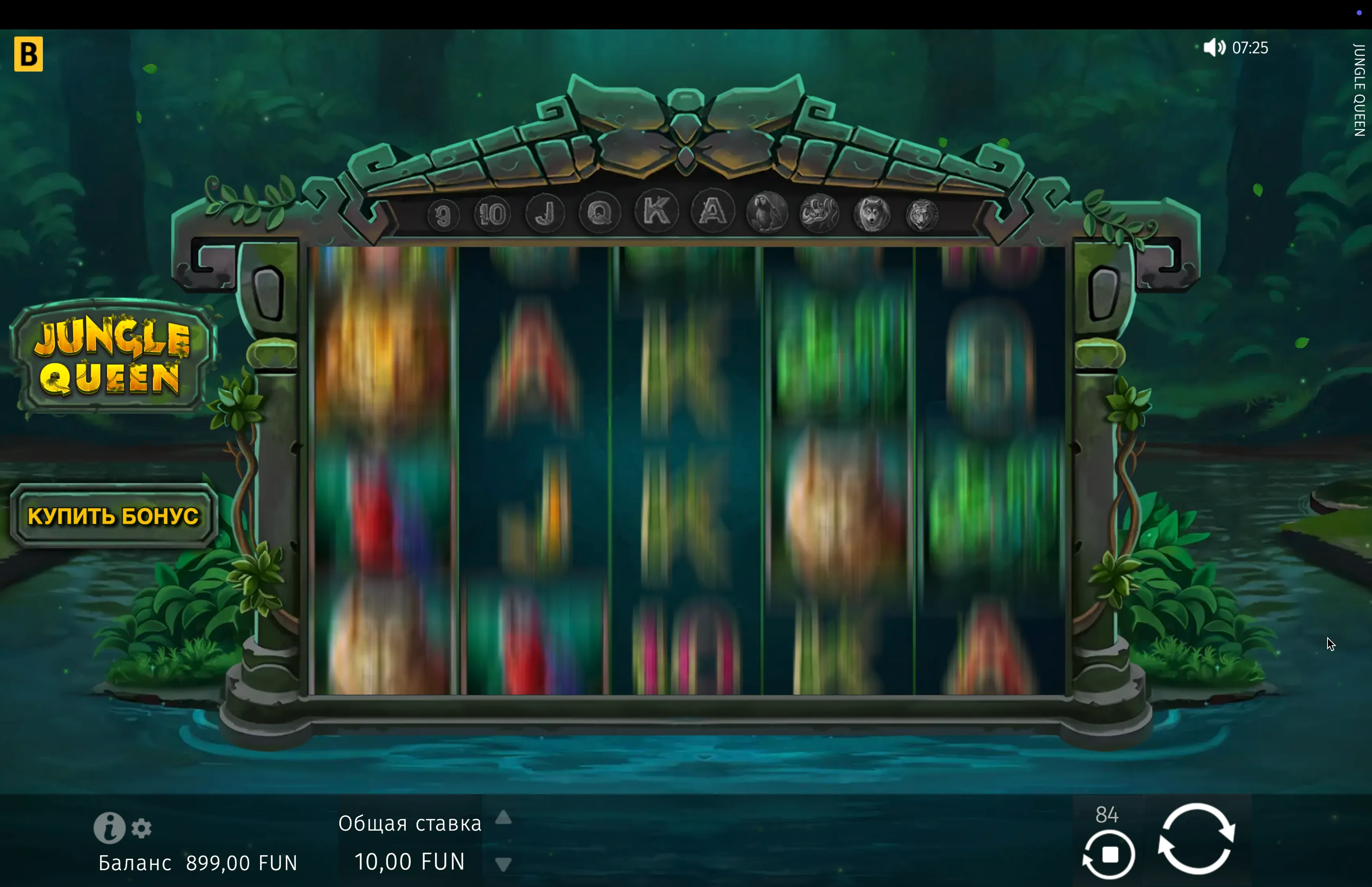This screenshot has width=1372, height=887.
Task: Open the Купить Бонус buy bonus button
Action: (114, 515)
